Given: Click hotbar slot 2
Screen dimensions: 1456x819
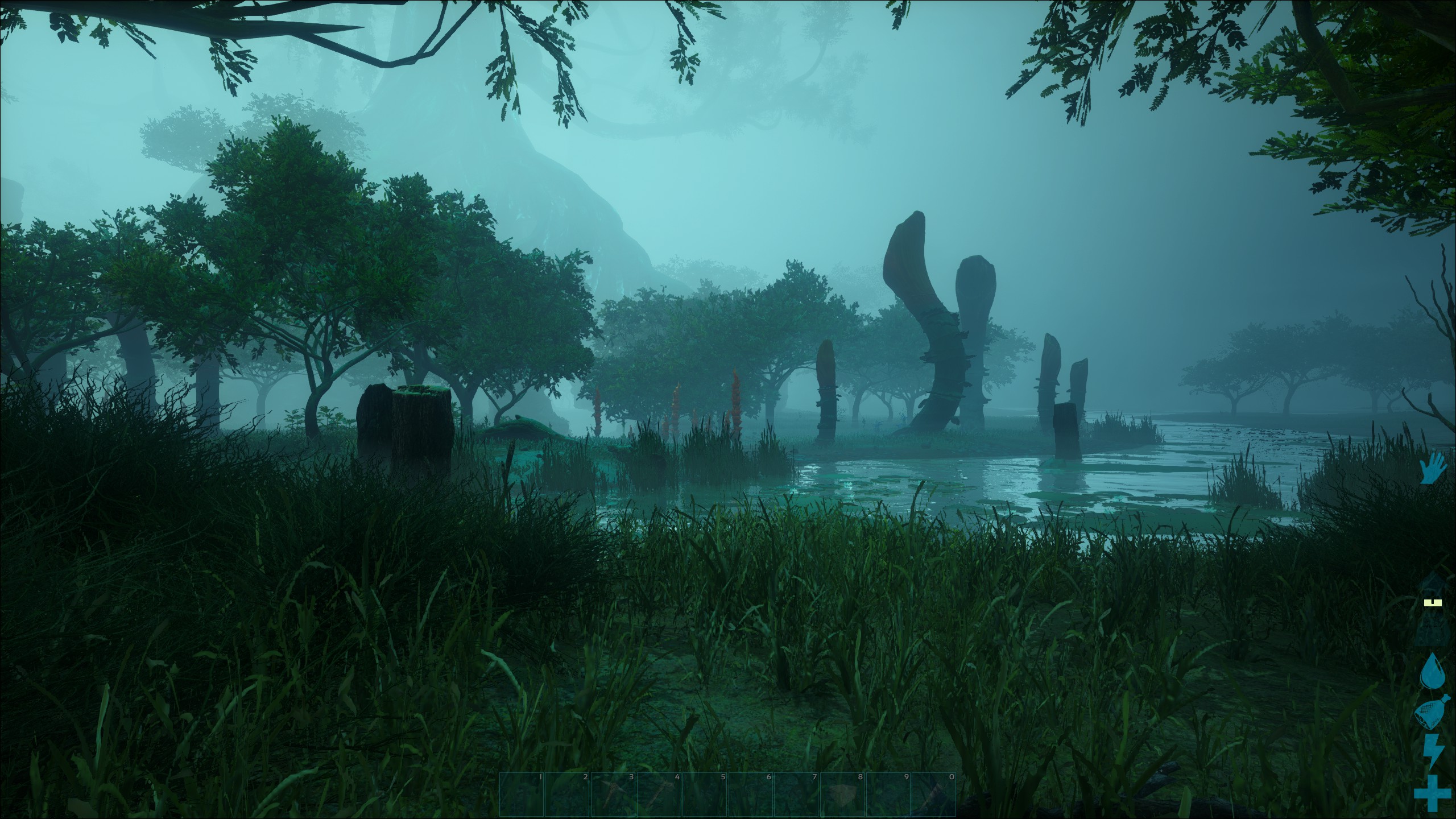Looking at the screenshot, I should (x=567, y=795).
